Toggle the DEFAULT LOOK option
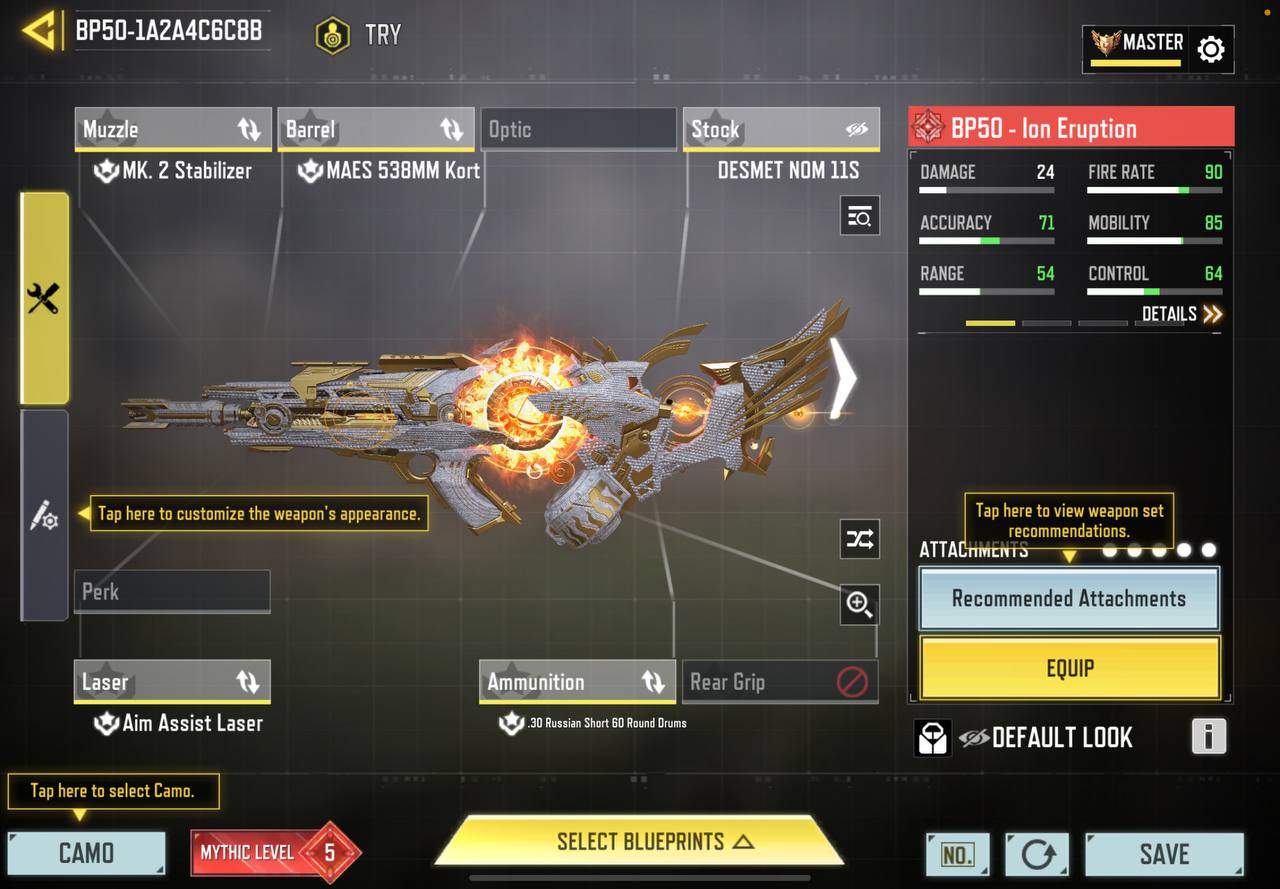This screenshot has width=1280, height=889. [1046, 738]
